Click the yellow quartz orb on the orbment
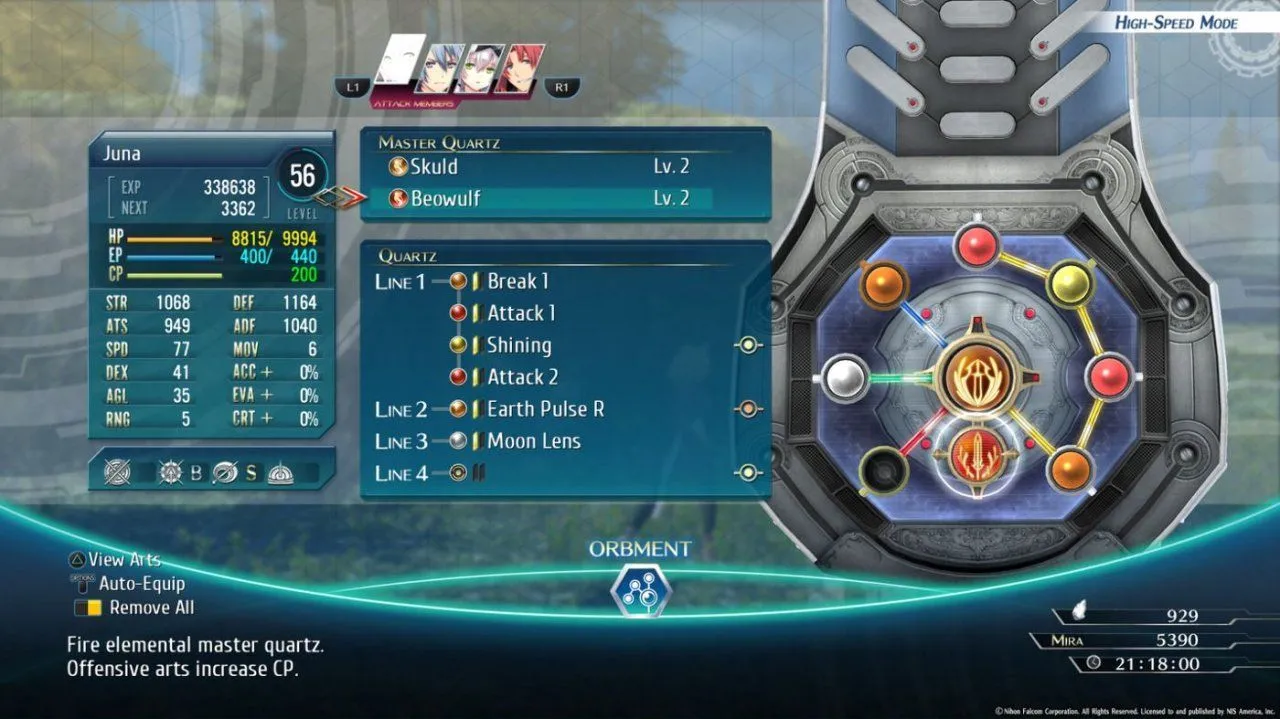This screenshot has height=719, width=1280. coord(1069,283)
